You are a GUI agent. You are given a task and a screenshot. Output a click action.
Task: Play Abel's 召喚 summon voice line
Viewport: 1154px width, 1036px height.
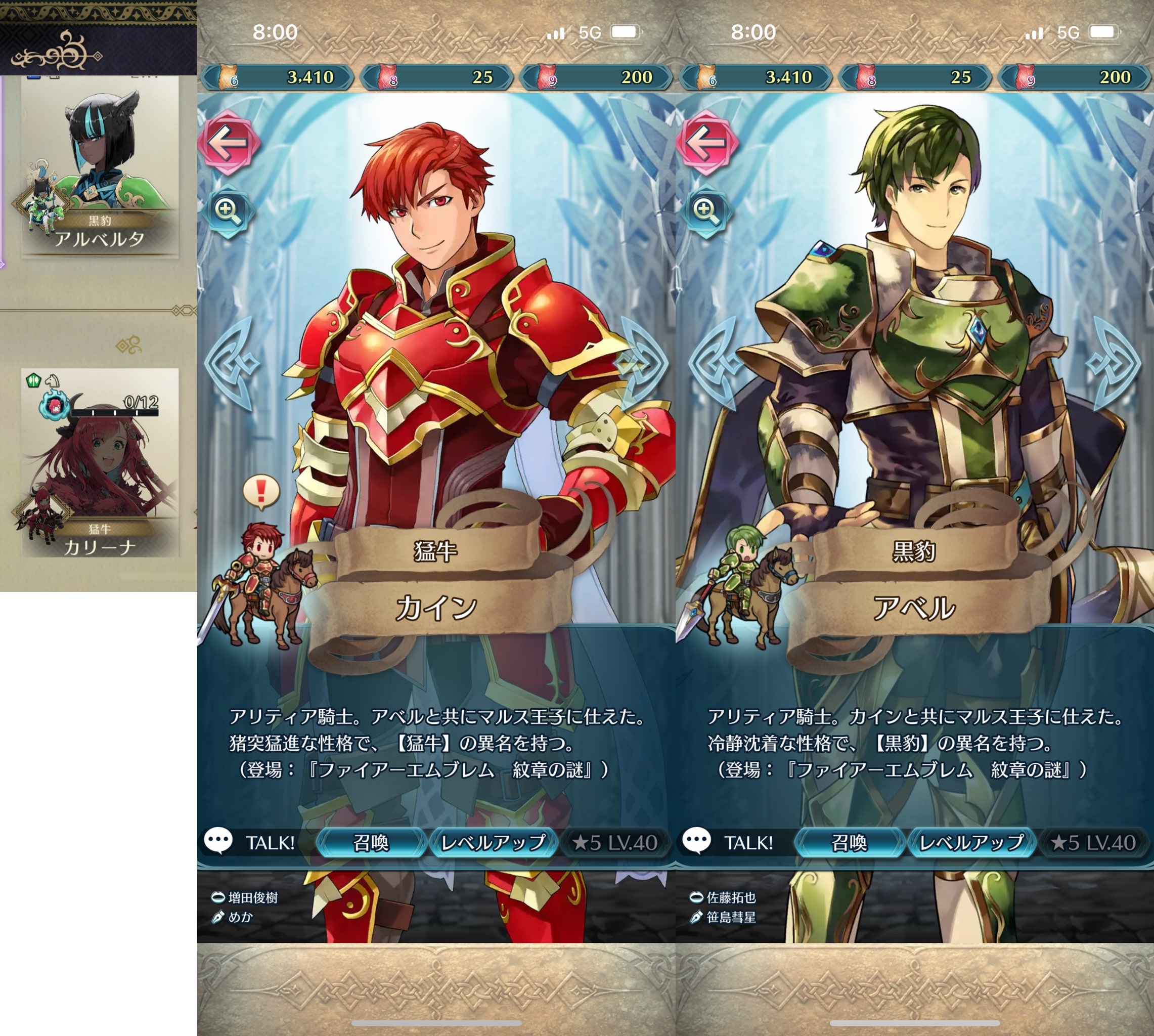850,842
